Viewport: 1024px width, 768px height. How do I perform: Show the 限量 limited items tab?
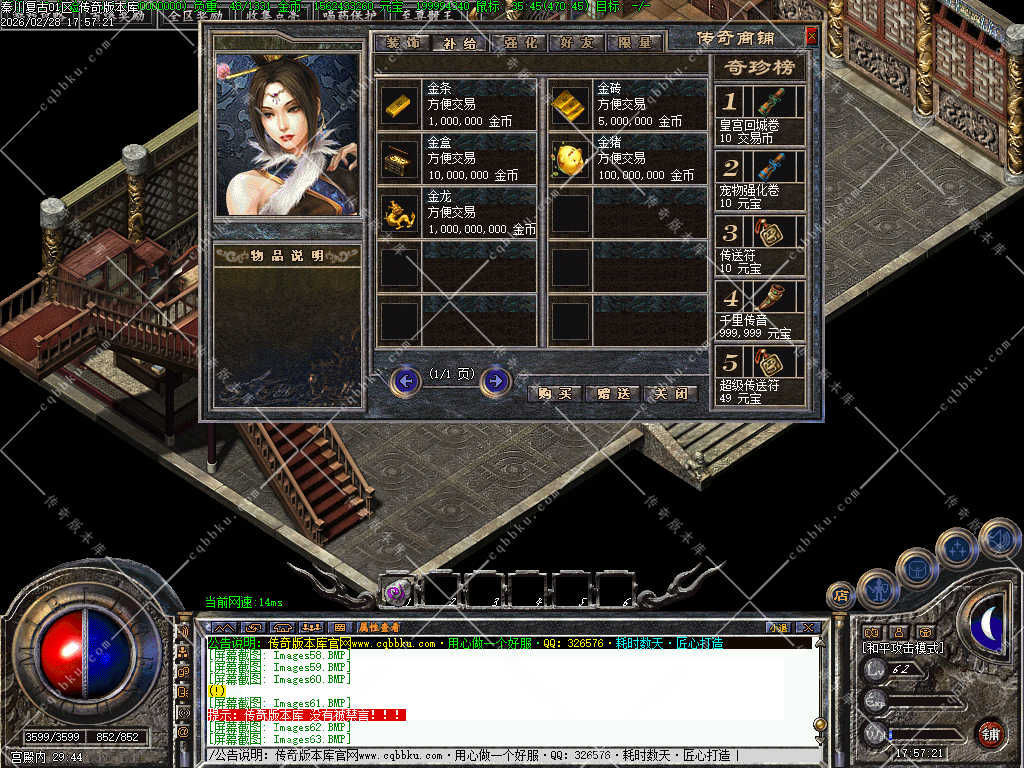635,43
